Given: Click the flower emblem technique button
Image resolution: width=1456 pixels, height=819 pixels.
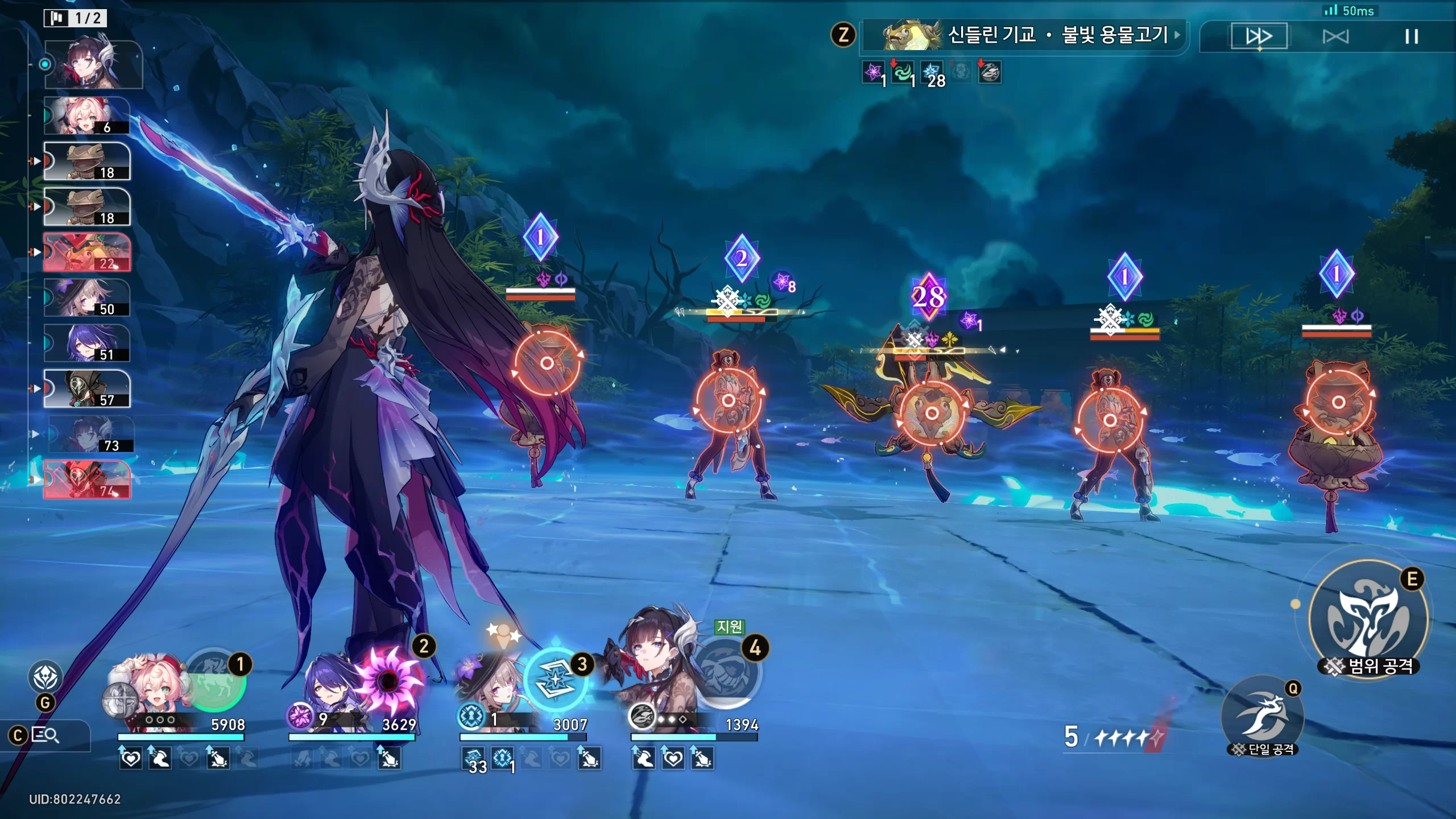Looking at the screenshot, I should (x=45, y=677).
